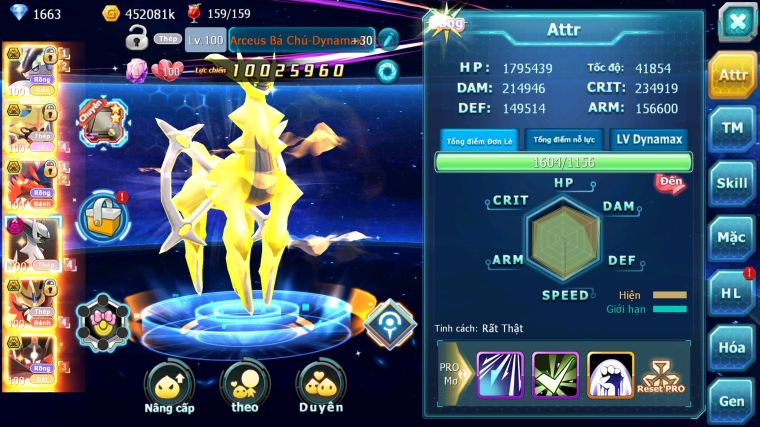Click the theo follow button
760x427 pixels.
coord(245,389)
